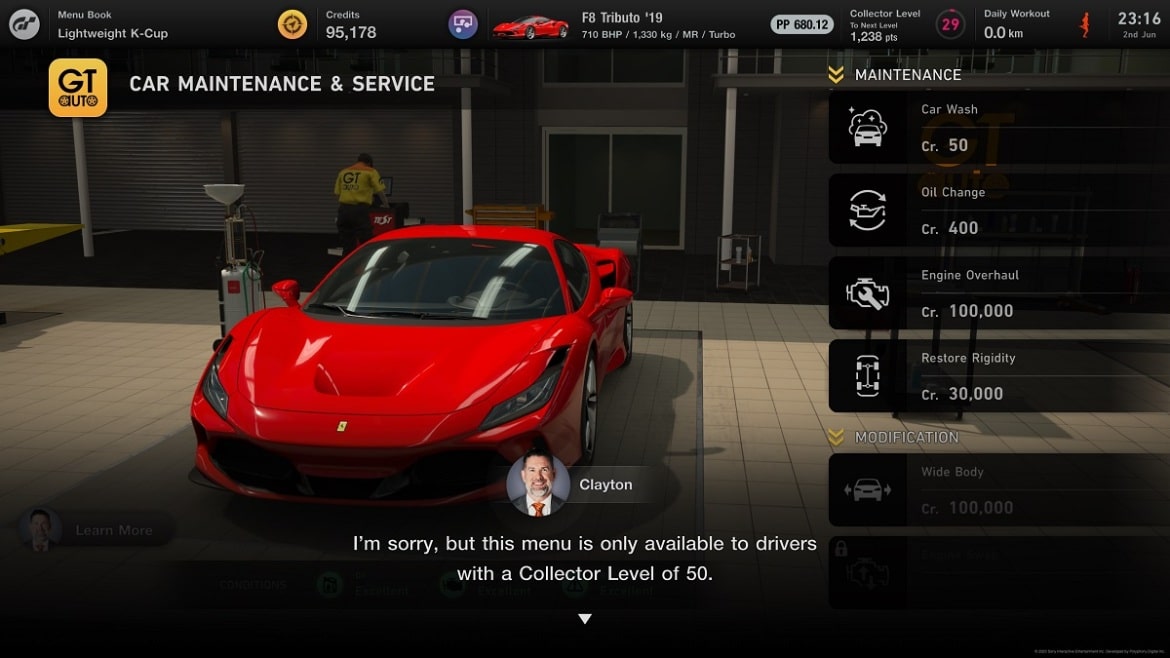Choose the Oil Change option
The height and width of the screenshot is (658, 1170).
998,211
